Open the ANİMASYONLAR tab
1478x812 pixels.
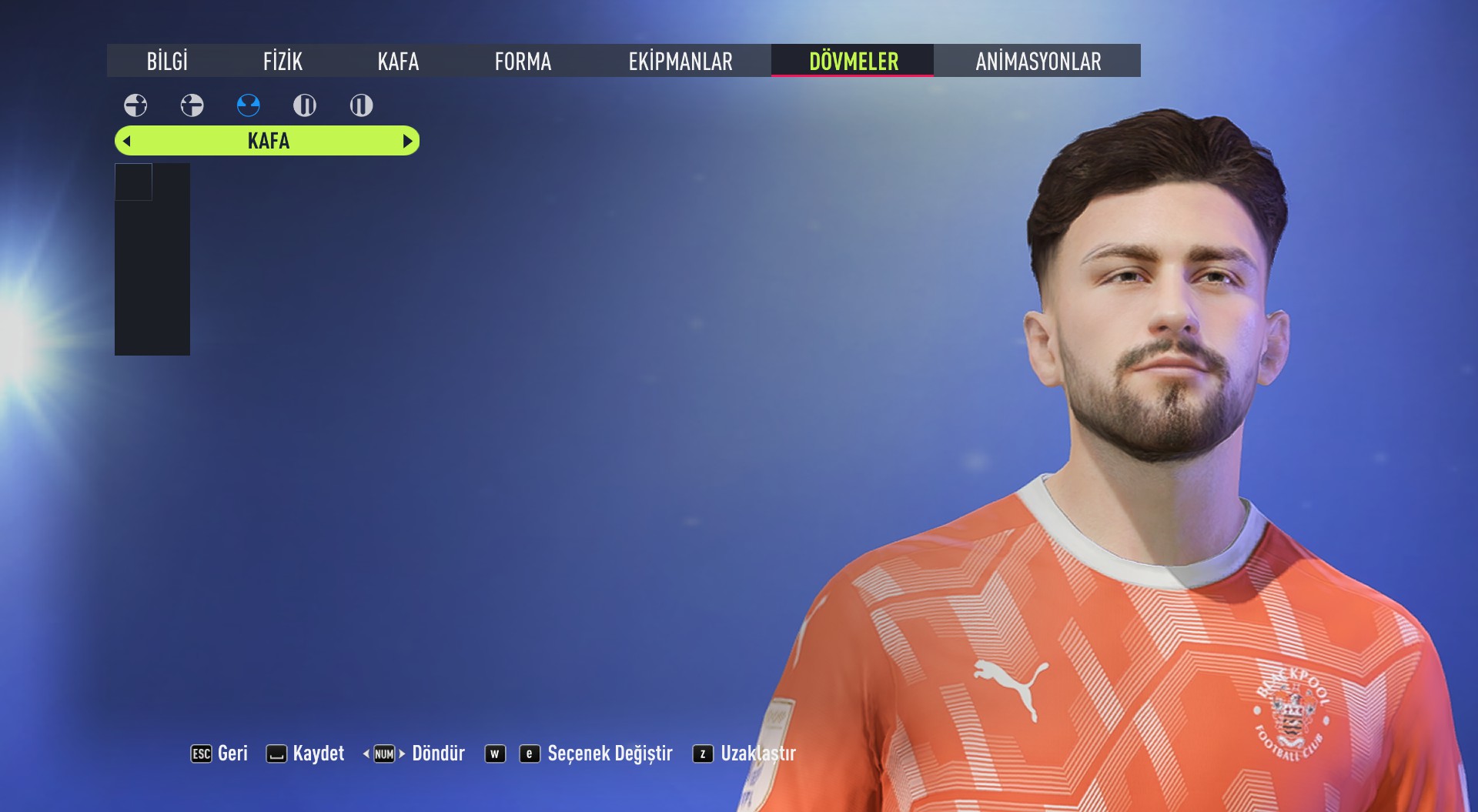tap(1038, 62)
